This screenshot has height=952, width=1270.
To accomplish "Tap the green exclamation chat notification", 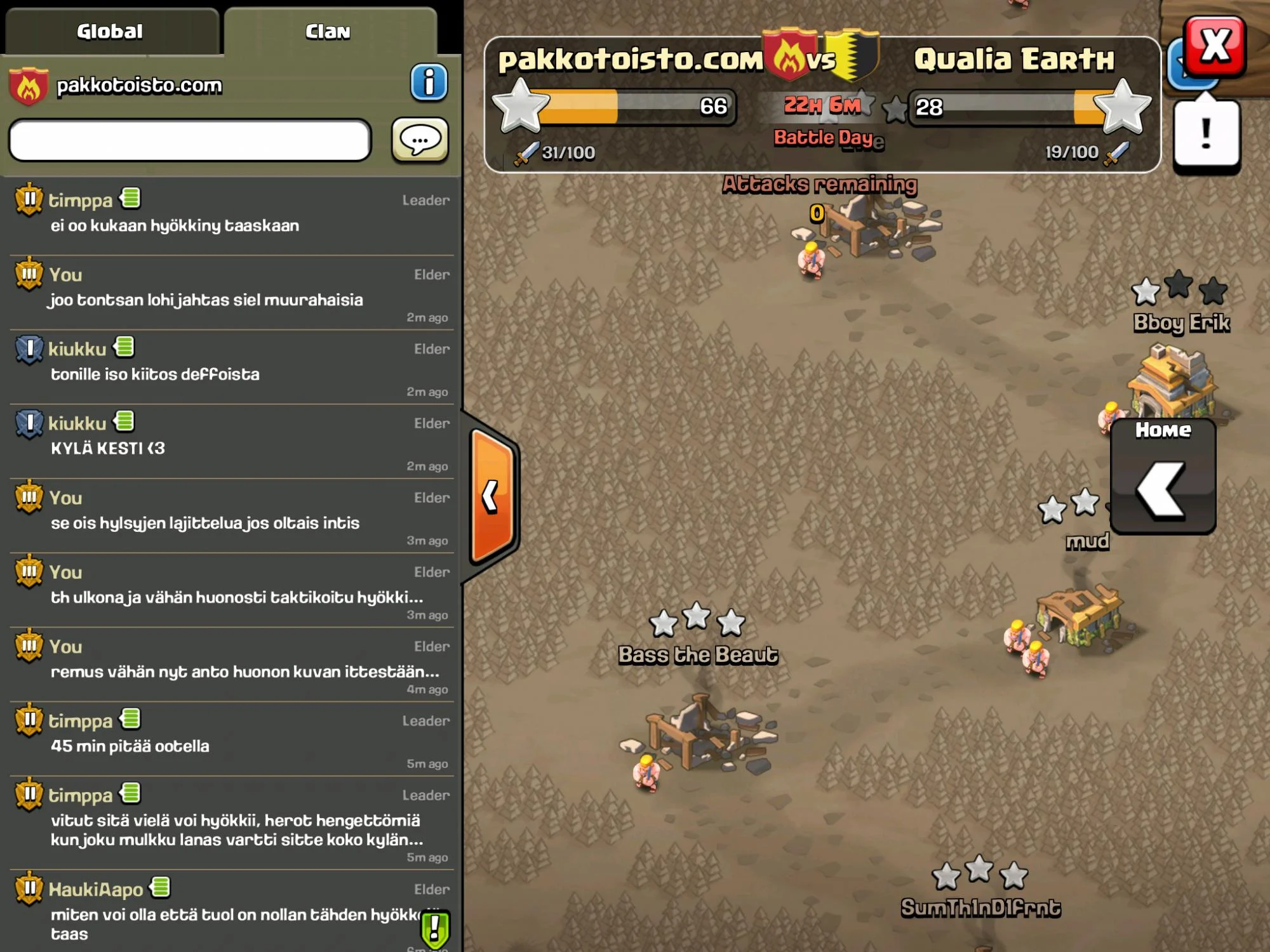I will pos(435,929).
